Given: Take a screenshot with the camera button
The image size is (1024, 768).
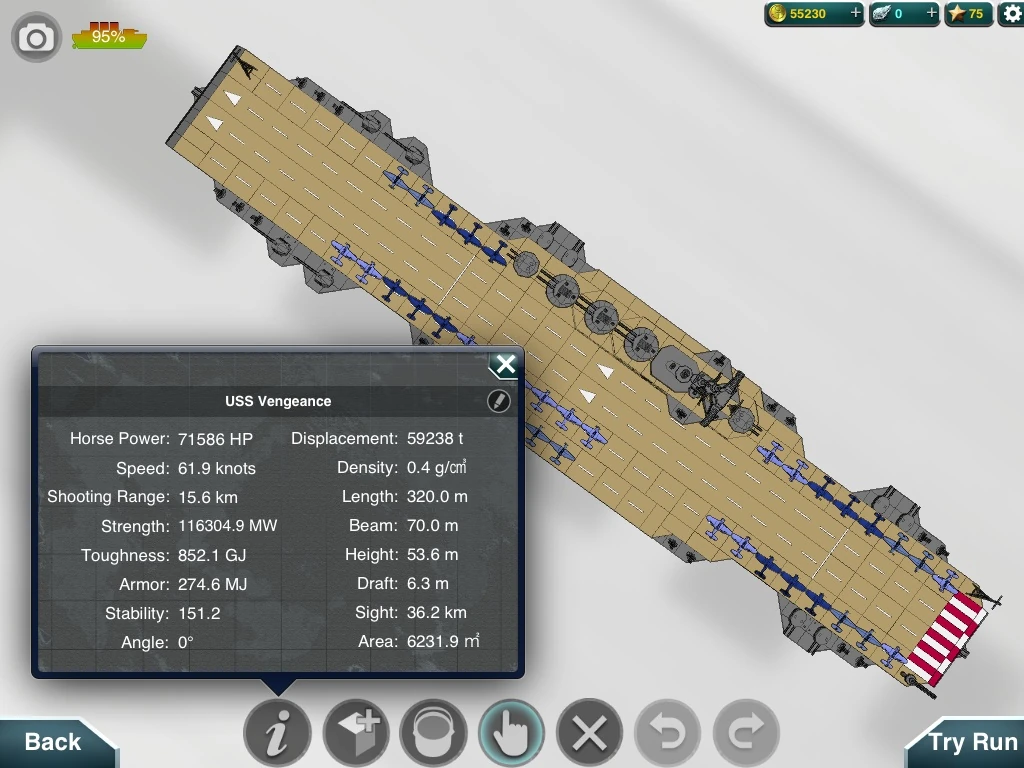Looking at the screenshot, I should click(x=36, y=38).
